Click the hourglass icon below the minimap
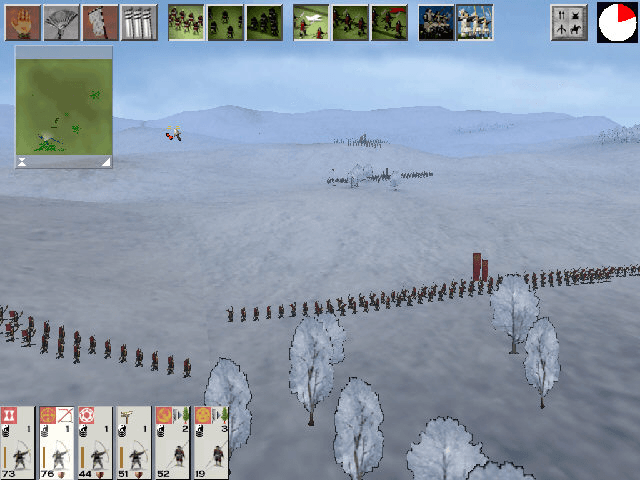640x480 pixels. pos(22,161)
